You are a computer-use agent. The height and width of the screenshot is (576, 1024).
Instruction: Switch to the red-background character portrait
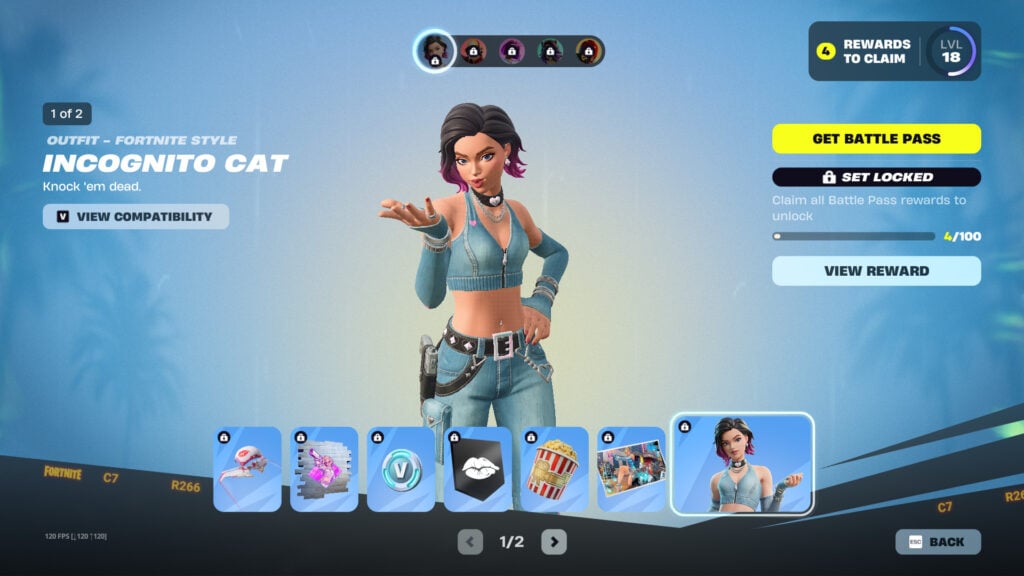(473, 51)
